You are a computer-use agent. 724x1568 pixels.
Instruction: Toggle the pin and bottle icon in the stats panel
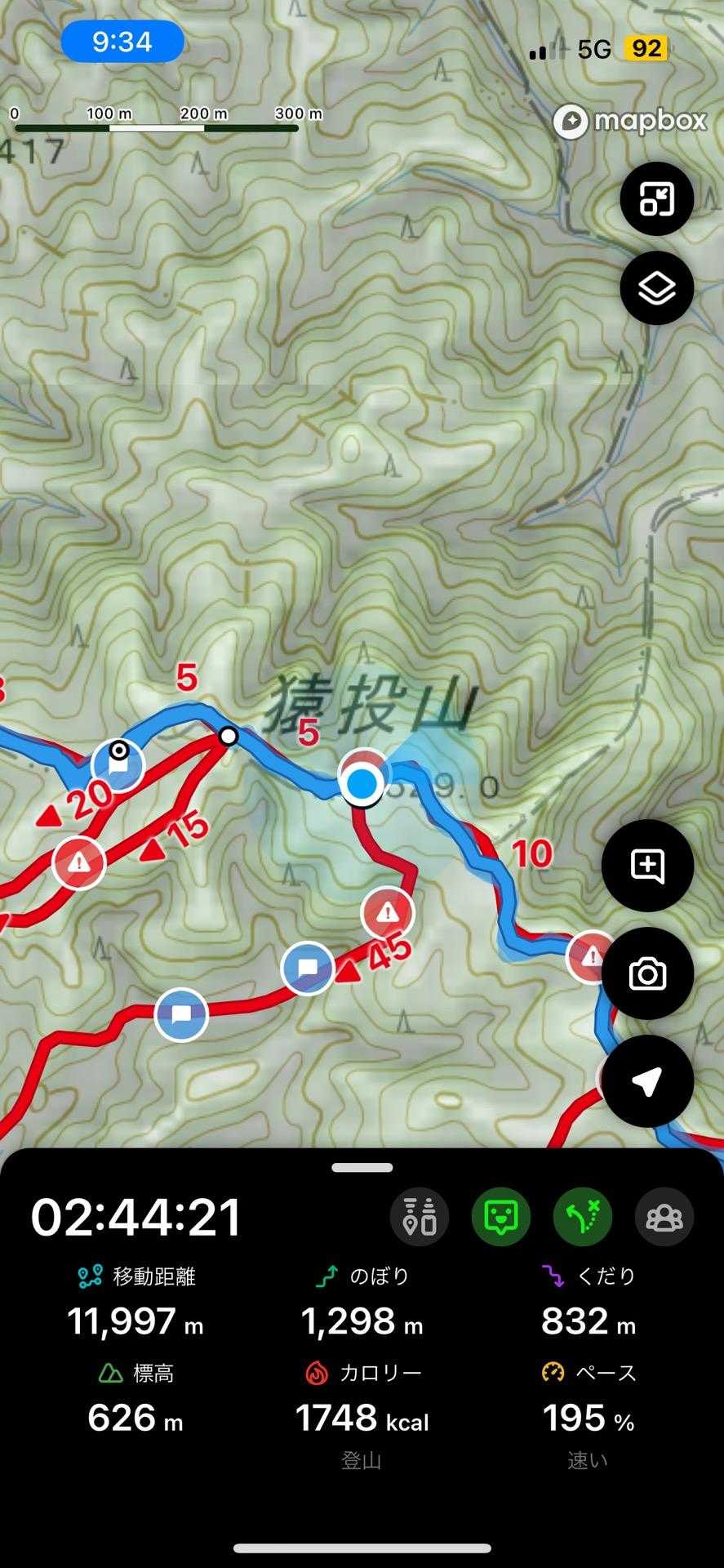click(420, 1217)
